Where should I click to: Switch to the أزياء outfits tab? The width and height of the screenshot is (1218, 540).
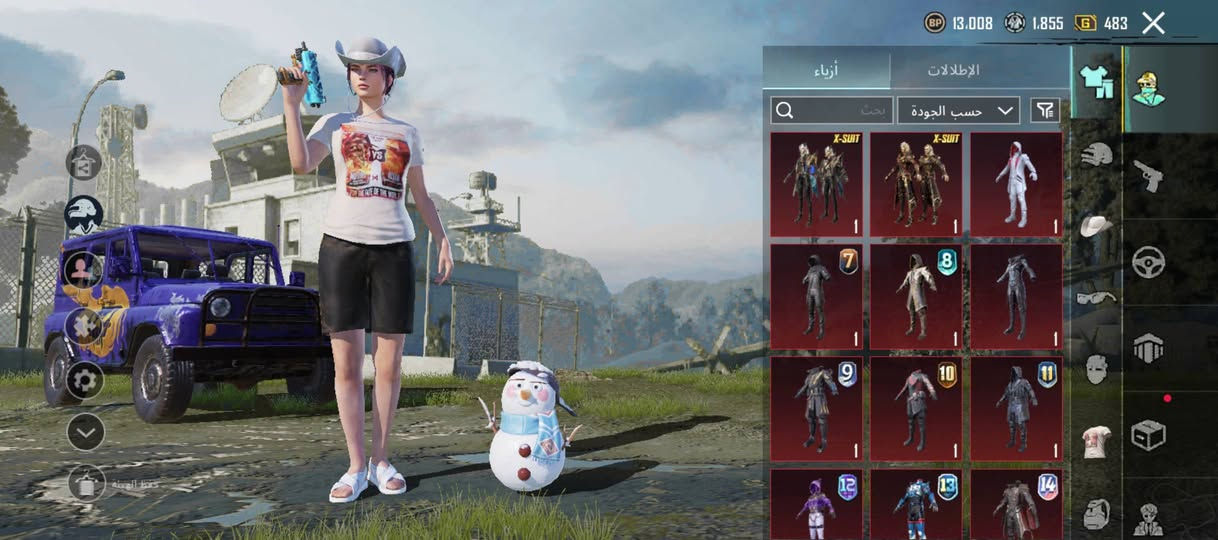tap(826, 70)
